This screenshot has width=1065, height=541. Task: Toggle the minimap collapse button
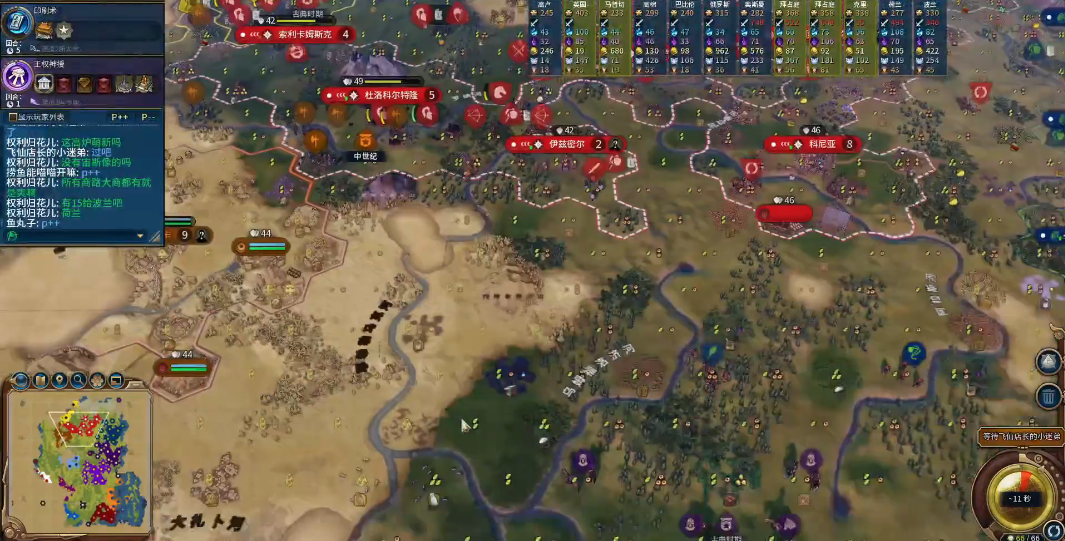pyautogui.click(x=116, y=380)
